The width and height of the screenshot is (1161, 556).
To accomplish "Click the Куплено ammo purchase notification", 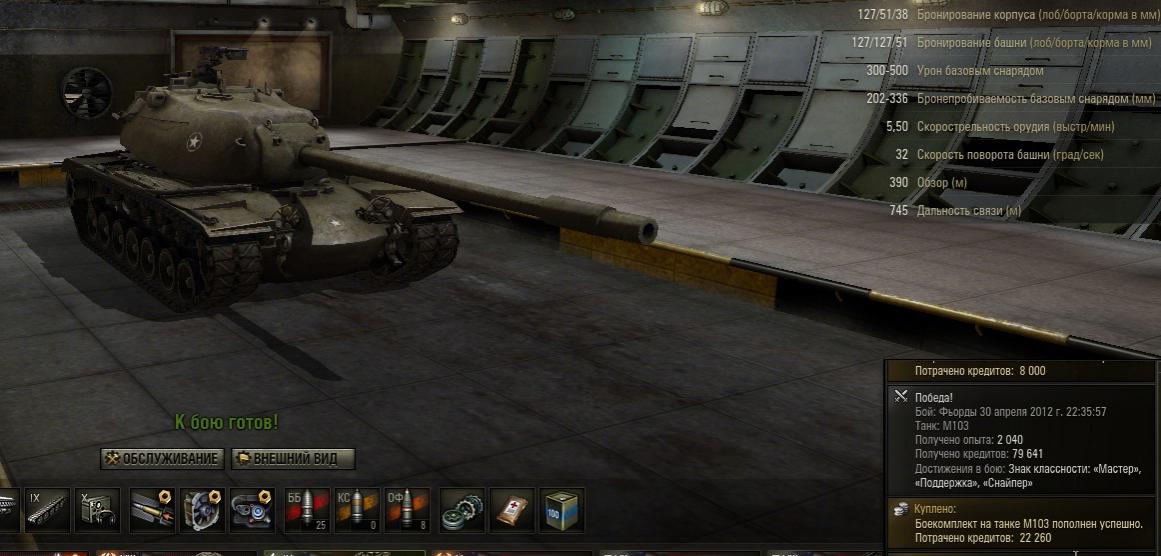I will (x=1022, y=523).
